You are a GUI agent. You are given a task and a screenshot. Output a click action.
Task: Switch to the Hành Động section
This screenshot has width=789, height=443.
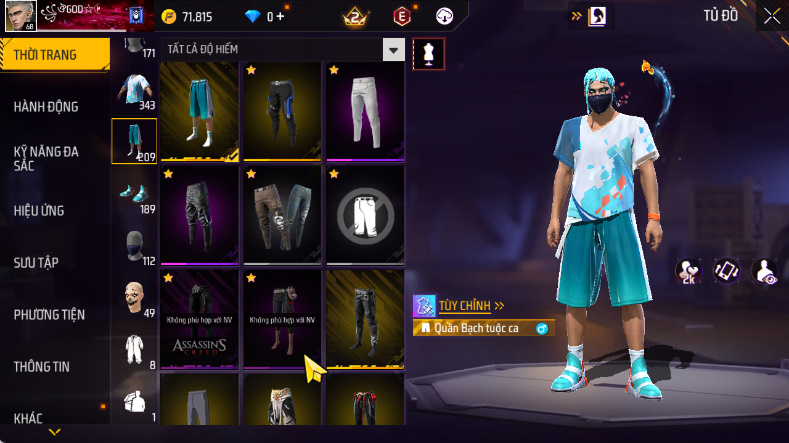[x=46, y=107]
